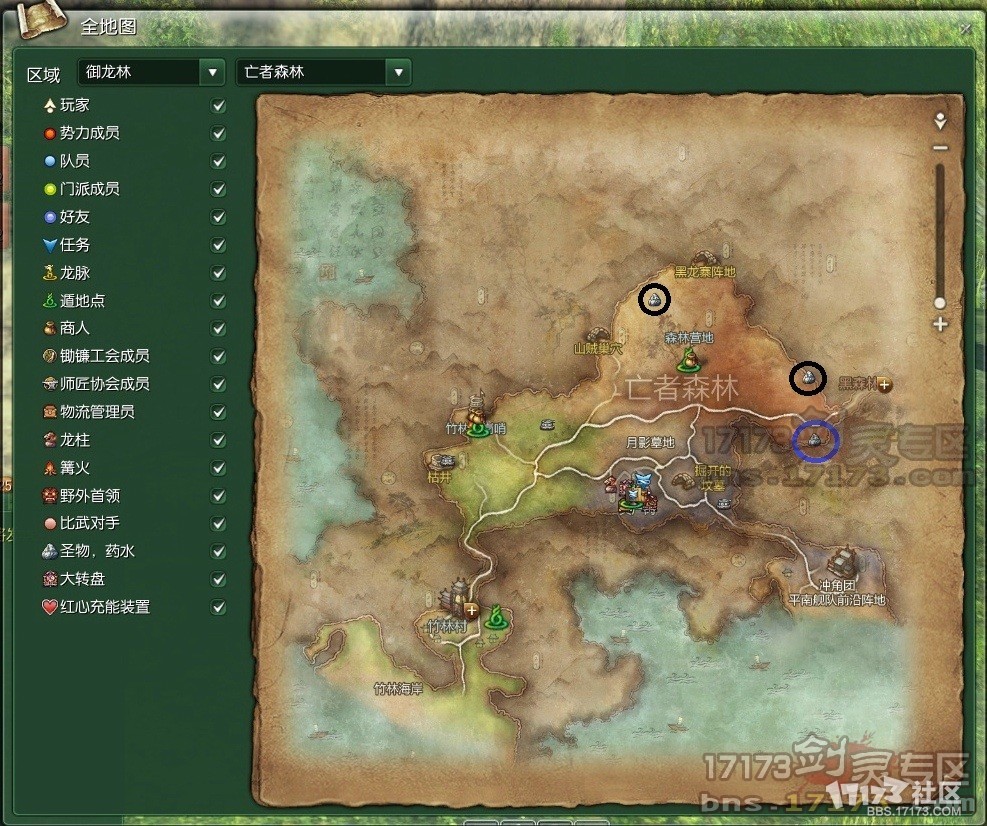Hide 任务 markers via its checkbox
The width and height of the screenshot is (987, 826).
219,245
